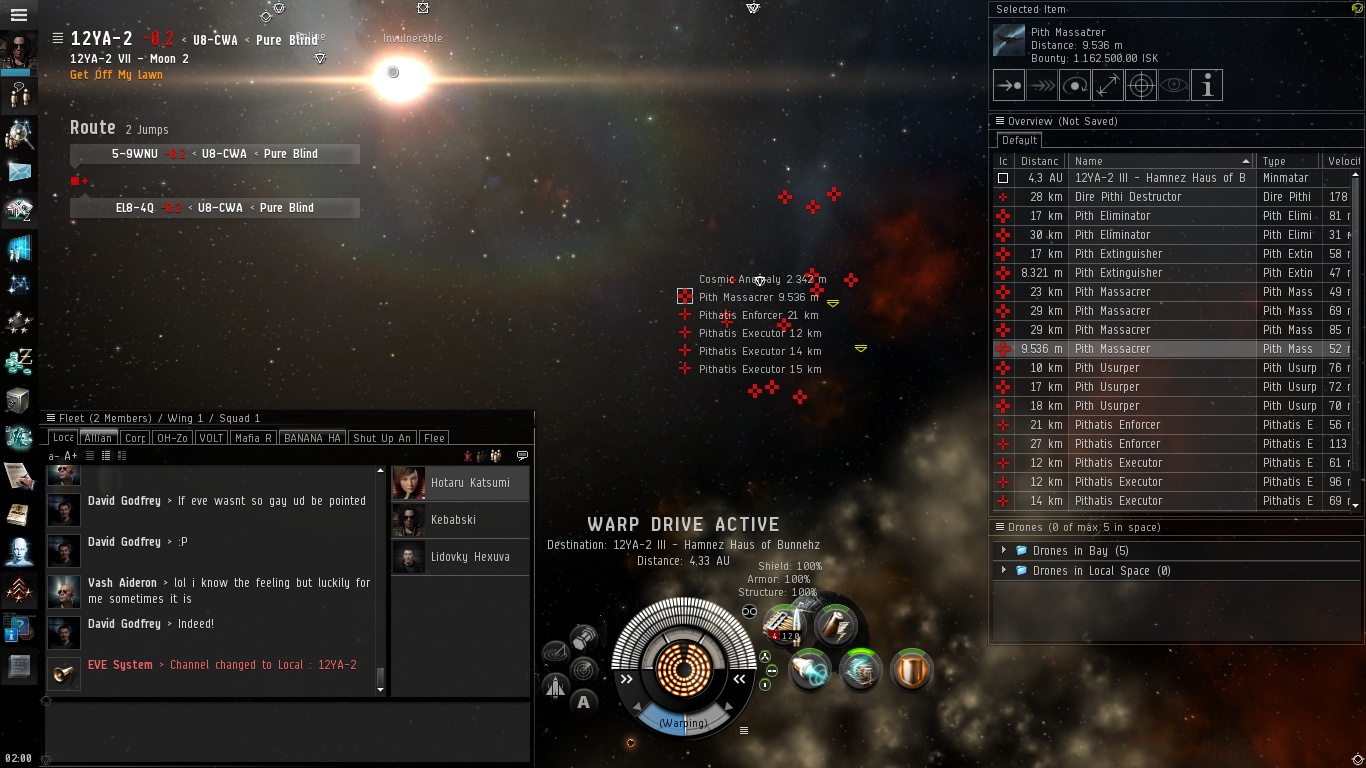Increase chat font size with A+
The width and height of the screenshot is (1366, 768).
71,456
